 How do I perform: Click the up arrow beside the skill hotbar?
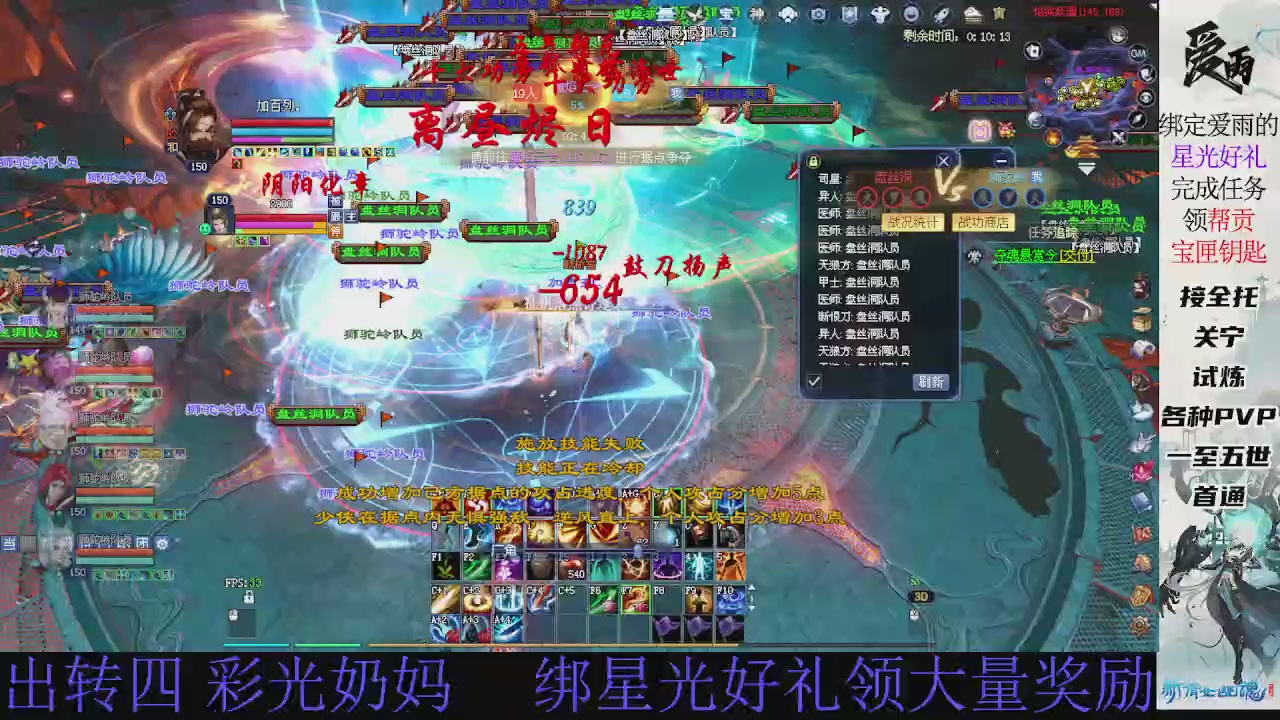[x=751, y=587]
